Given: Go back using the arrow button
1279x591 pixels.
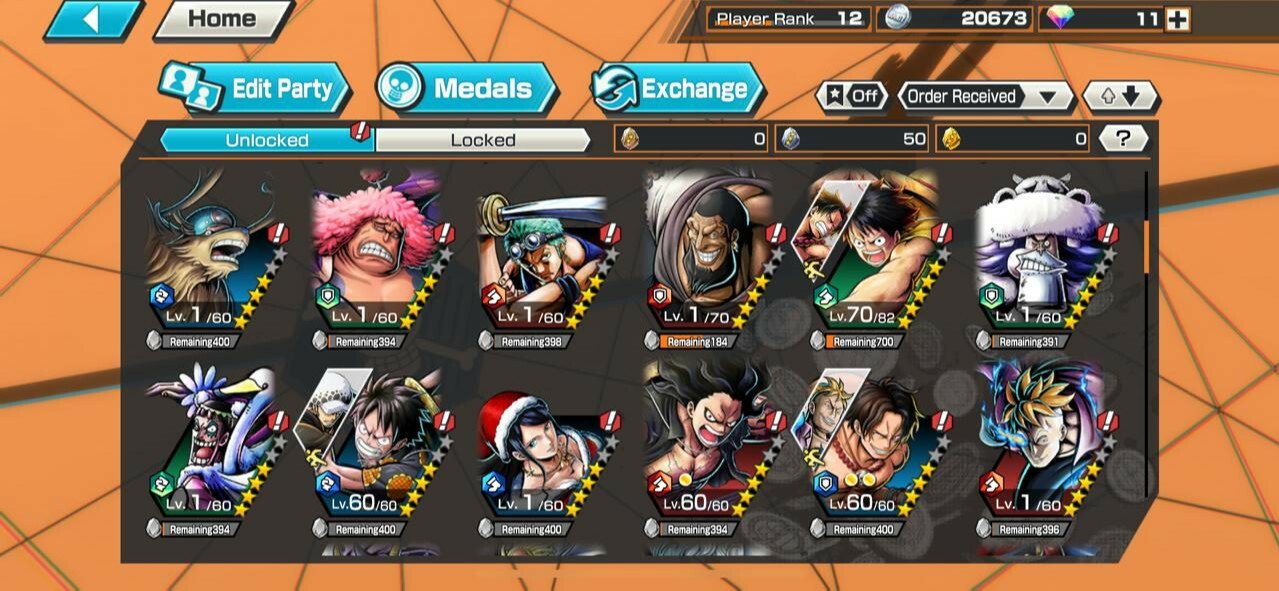Looking at the screenshot, I should point(91,19).
